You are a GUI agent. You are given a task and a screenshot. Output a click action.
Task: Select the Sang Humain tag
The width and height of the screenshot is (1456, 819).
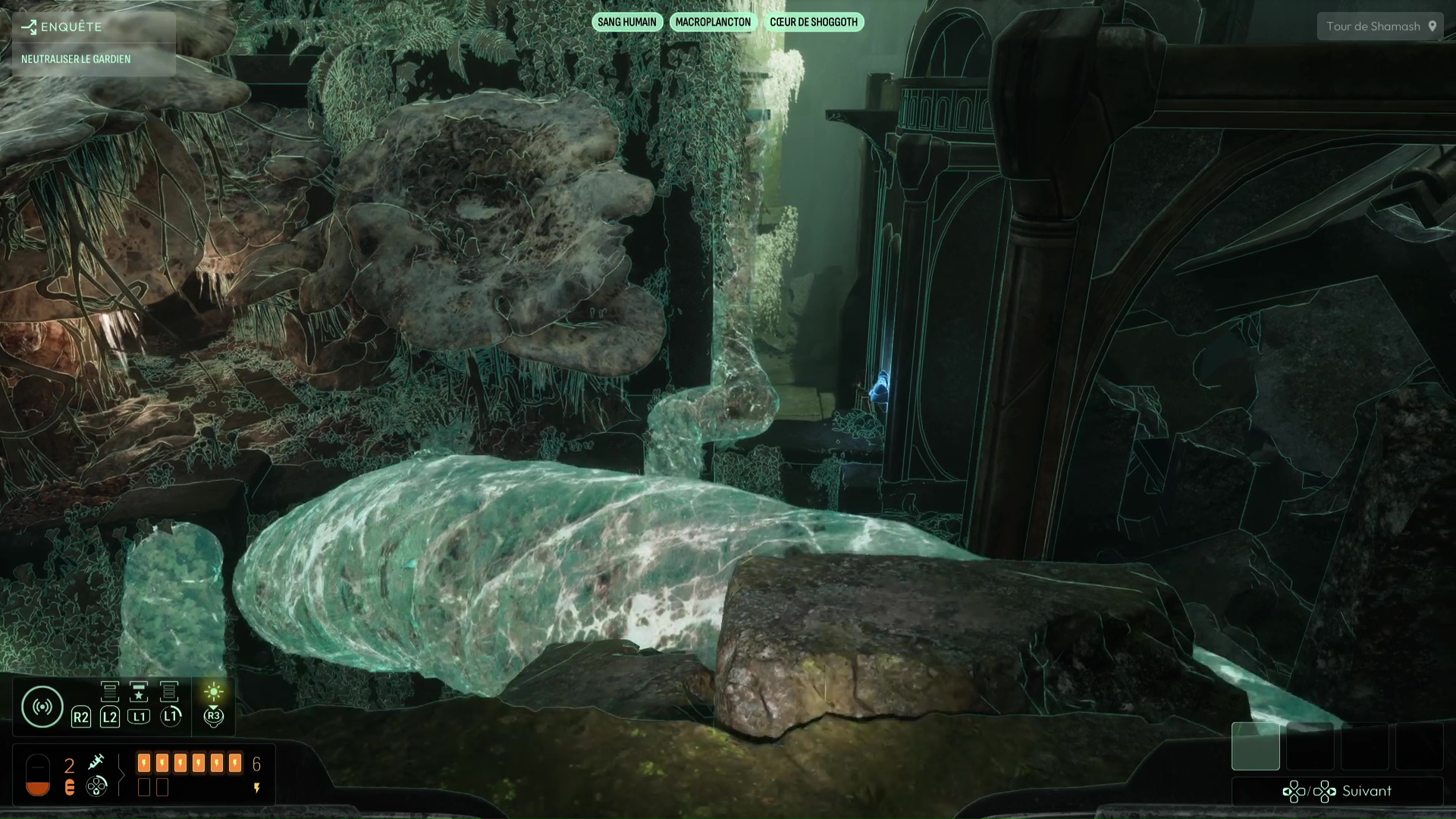(627, 22)
